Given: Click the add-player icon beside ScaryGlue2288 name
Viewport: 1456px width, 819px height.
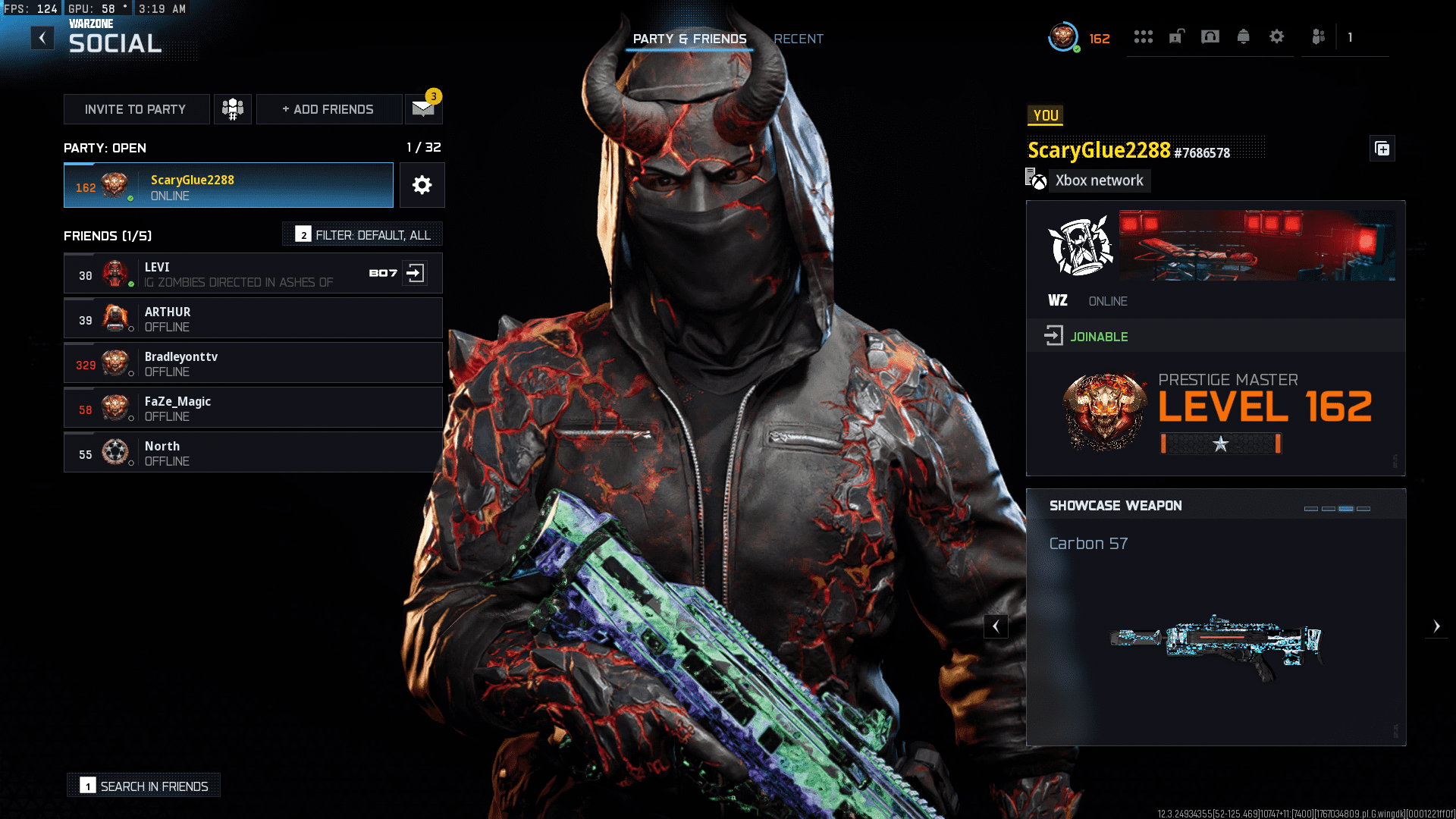Looking at the screenshot, I should coord(1382,149).
